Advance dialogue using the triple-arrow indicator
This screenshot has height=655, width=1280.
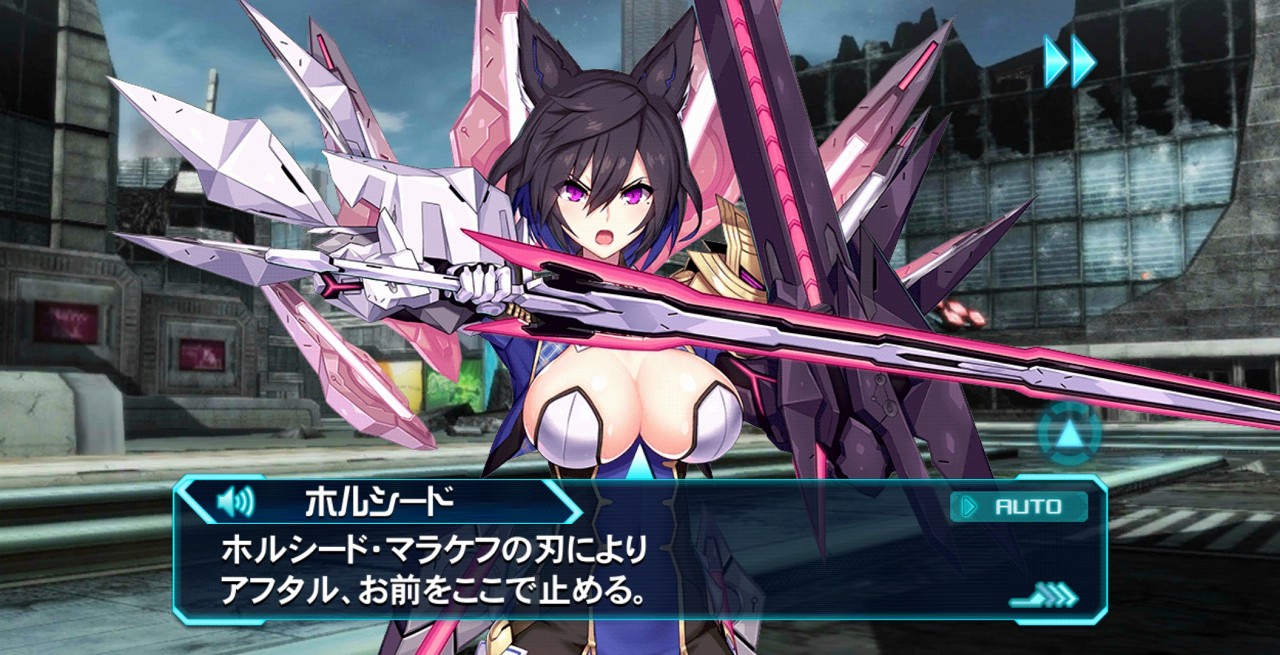(1045, 597)
